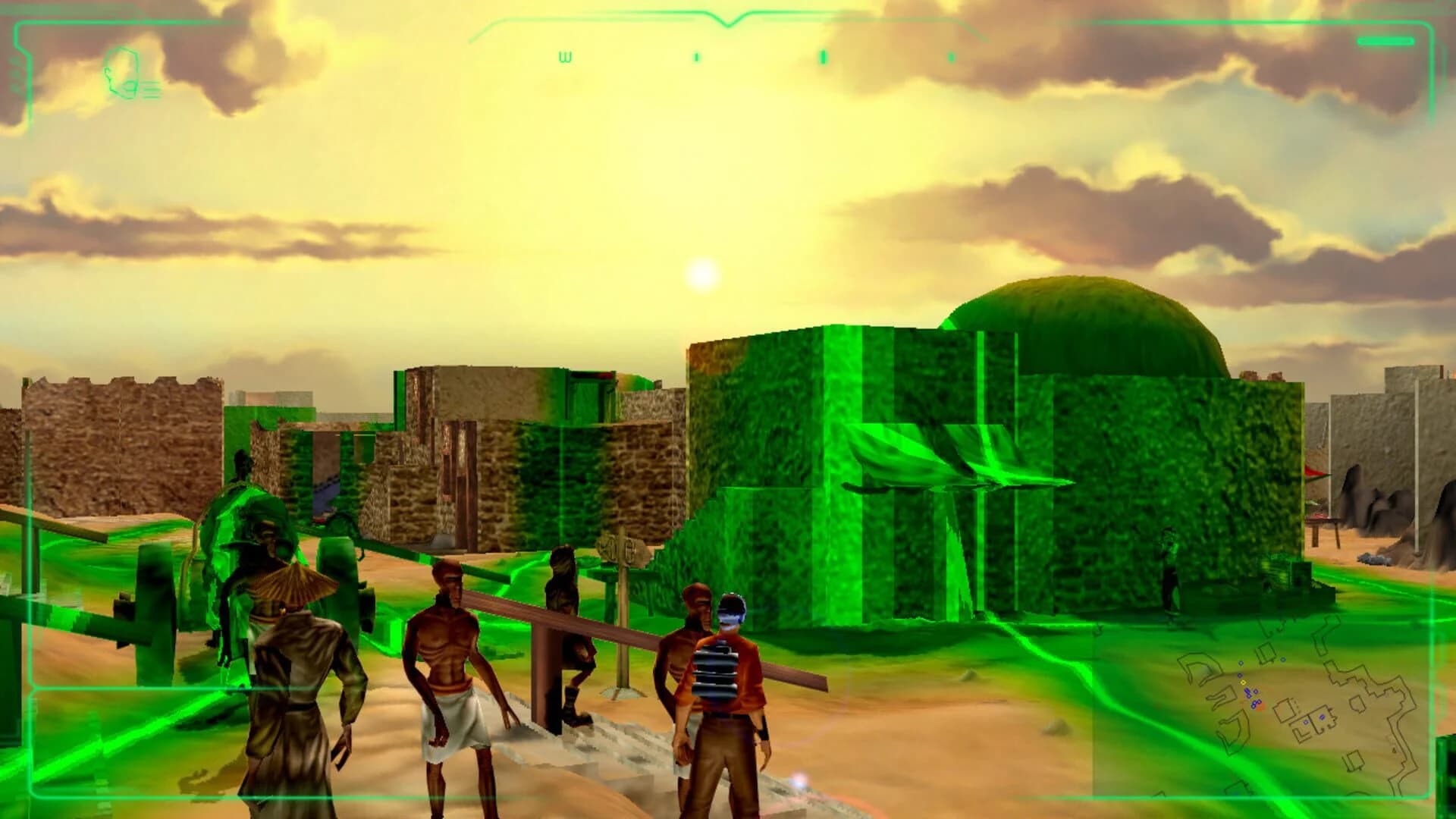The image size is (1456, 819).
Task: Click the center compass tick mark
Action: pyautogui.click(x=823, y=57)
